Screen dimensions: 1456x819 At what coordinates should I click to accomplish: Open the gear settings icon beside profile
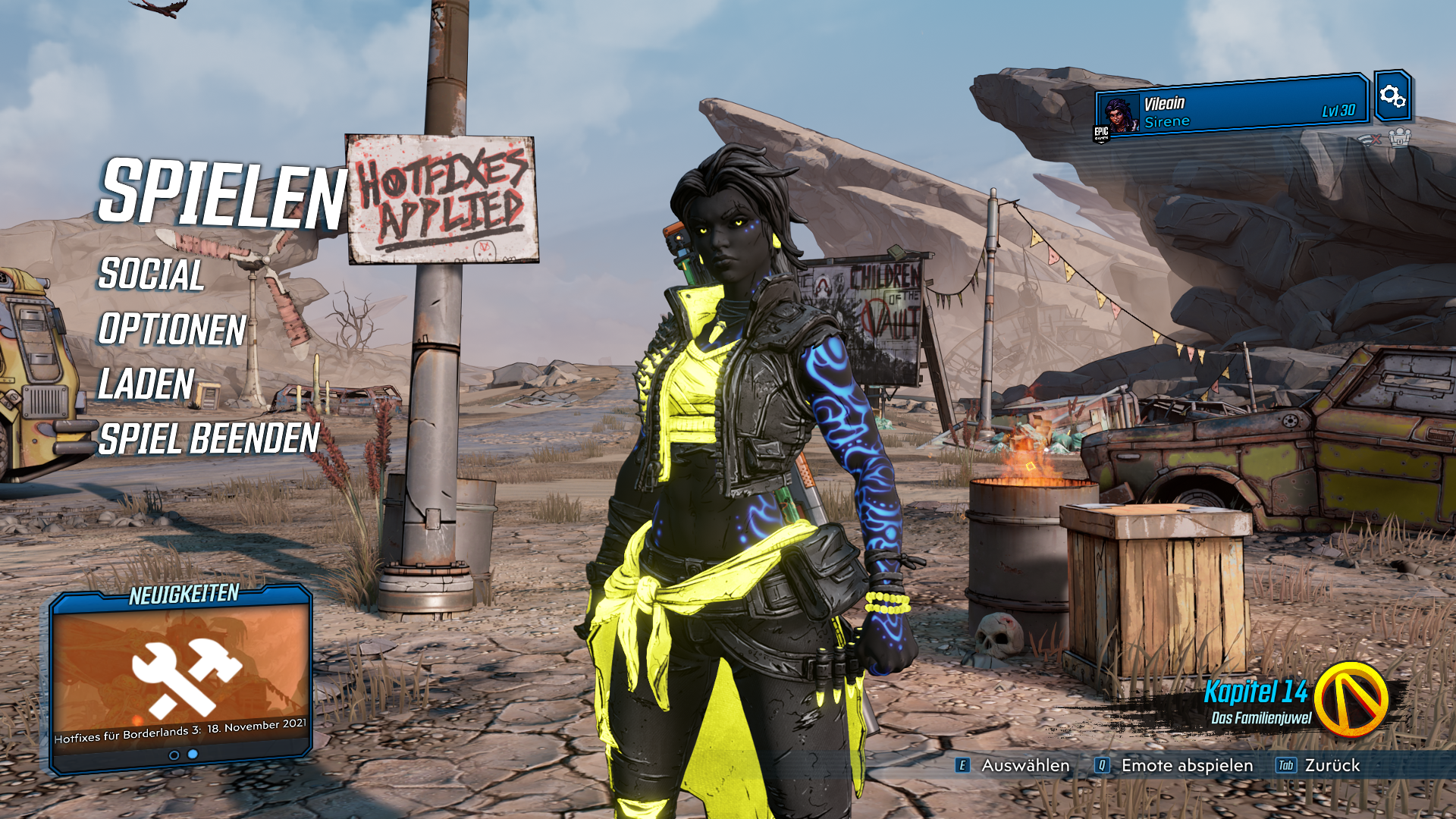pos(1392,96)
